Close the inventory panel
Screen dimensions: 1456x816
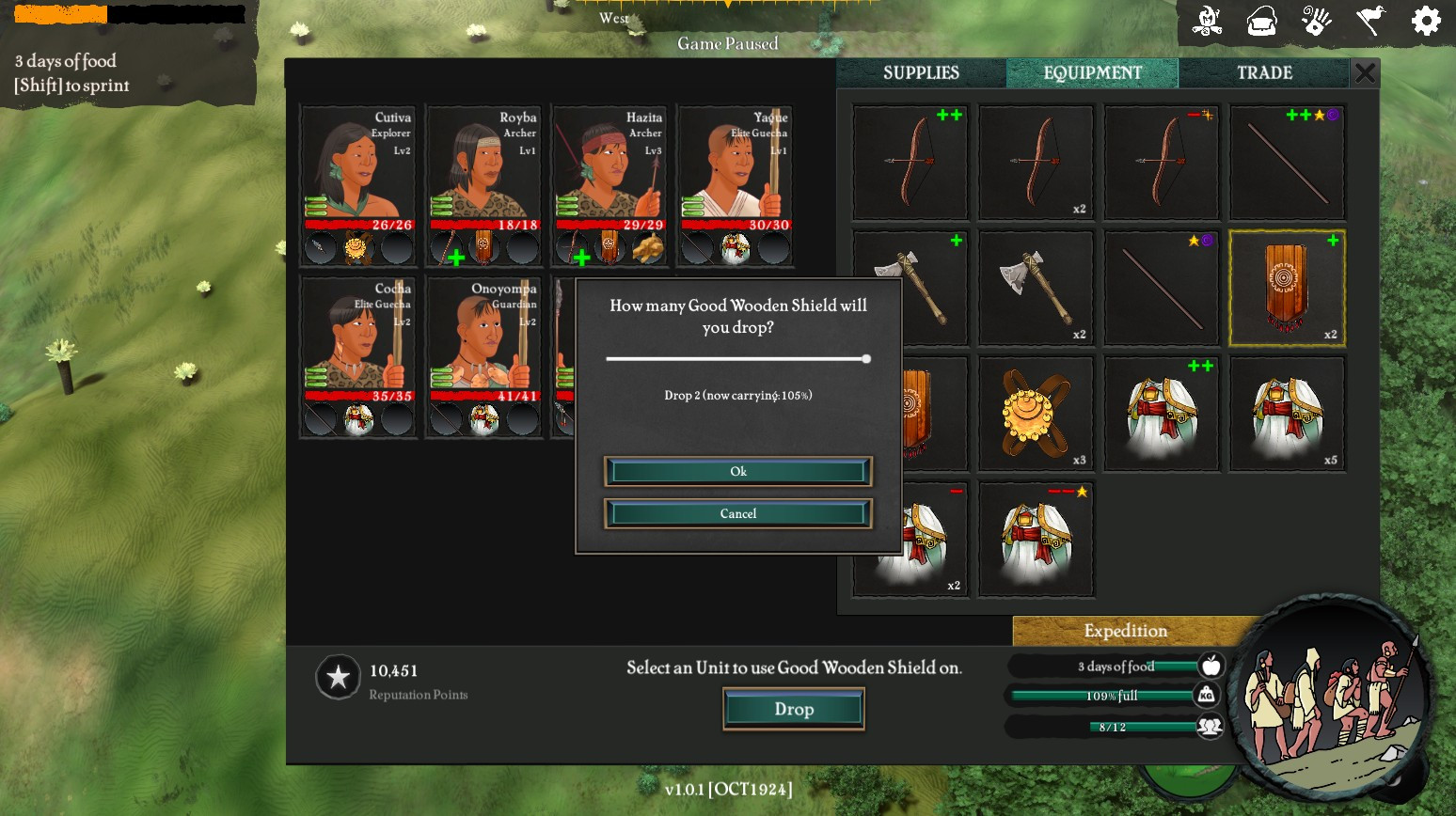[x=1365, y=72]
